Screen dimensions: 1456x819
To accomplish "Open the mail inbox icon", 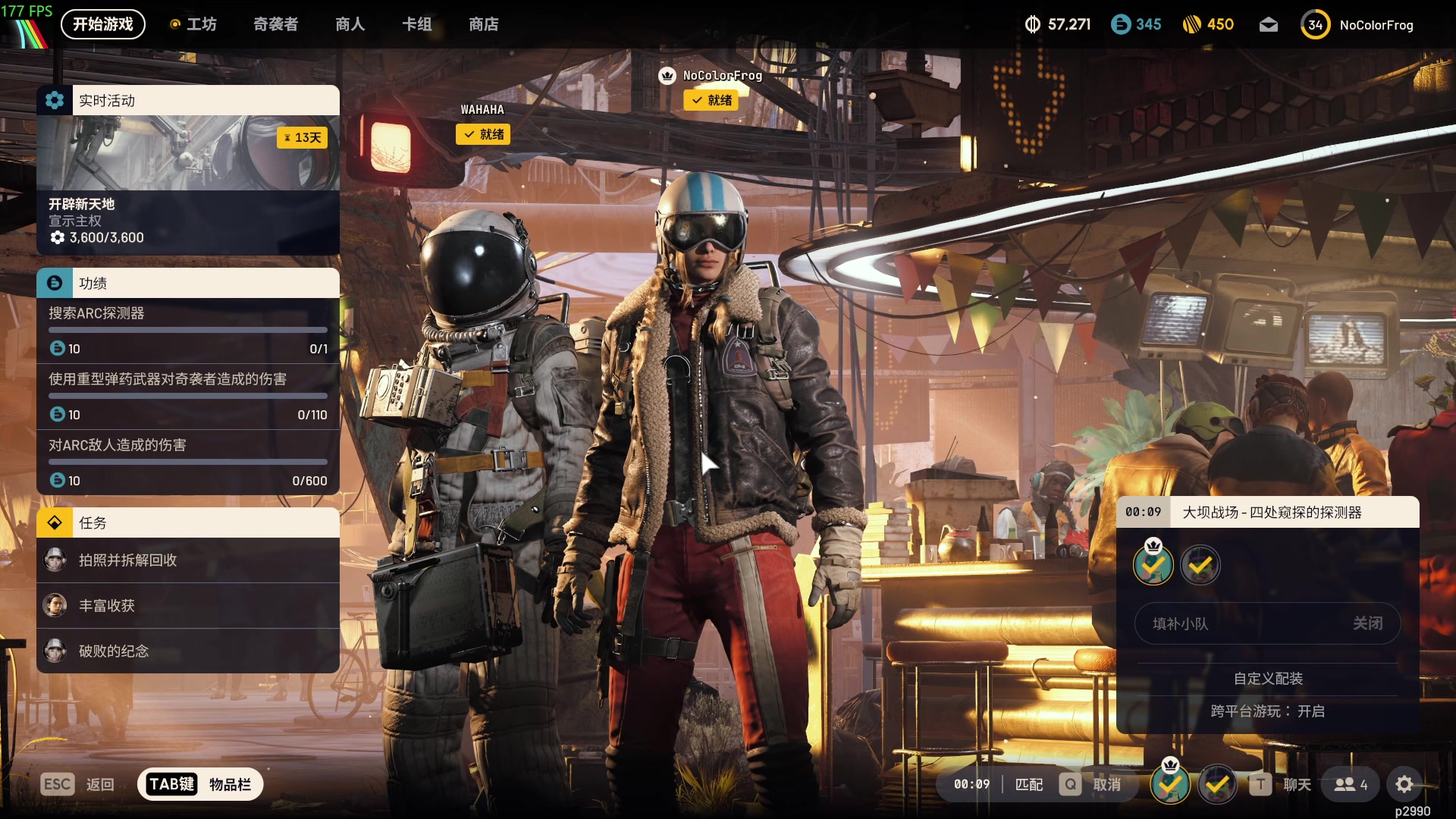I will pos(1268,25).
